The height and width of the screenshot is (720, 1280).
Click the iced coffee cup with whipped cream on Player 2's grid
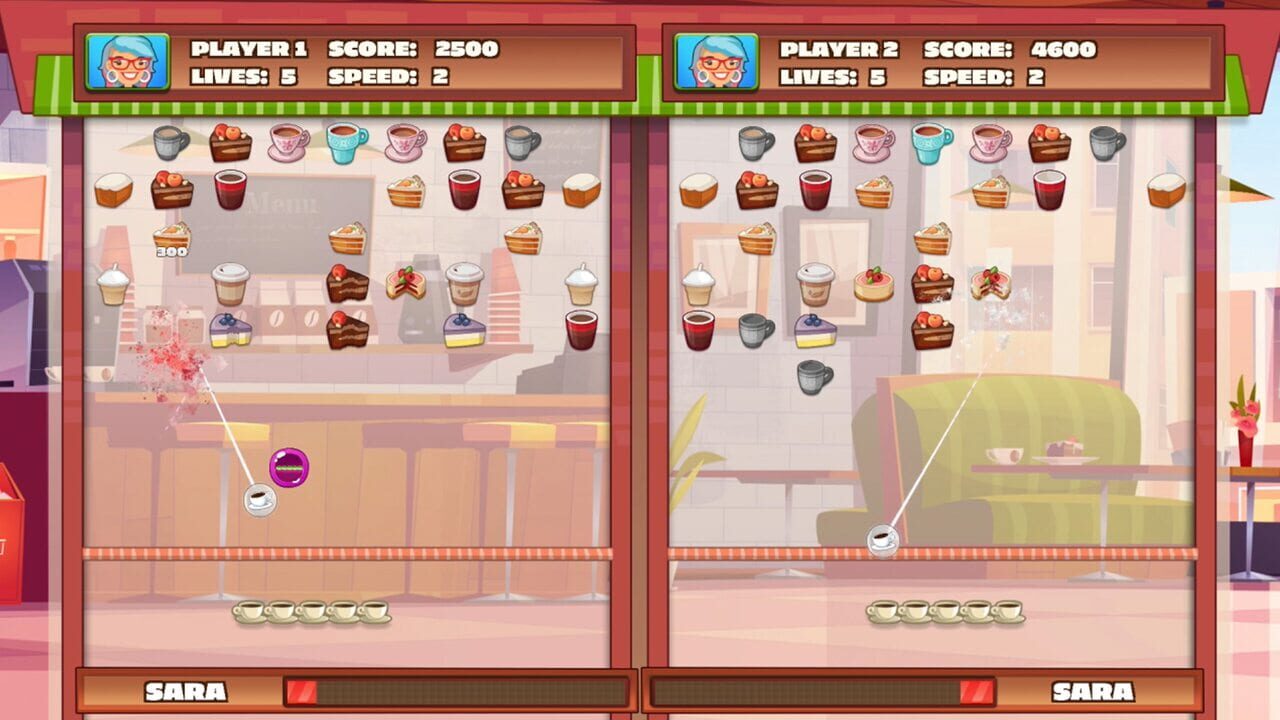[698, 282]
